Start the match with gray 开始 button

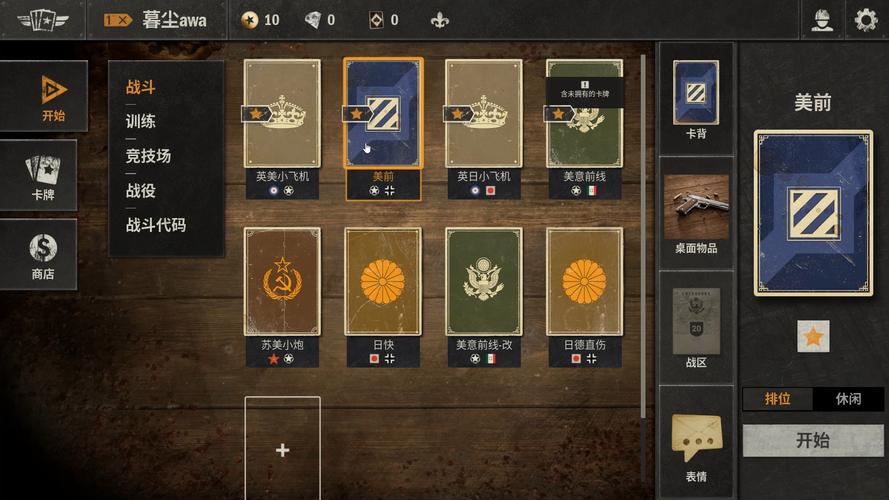(813, 440)
